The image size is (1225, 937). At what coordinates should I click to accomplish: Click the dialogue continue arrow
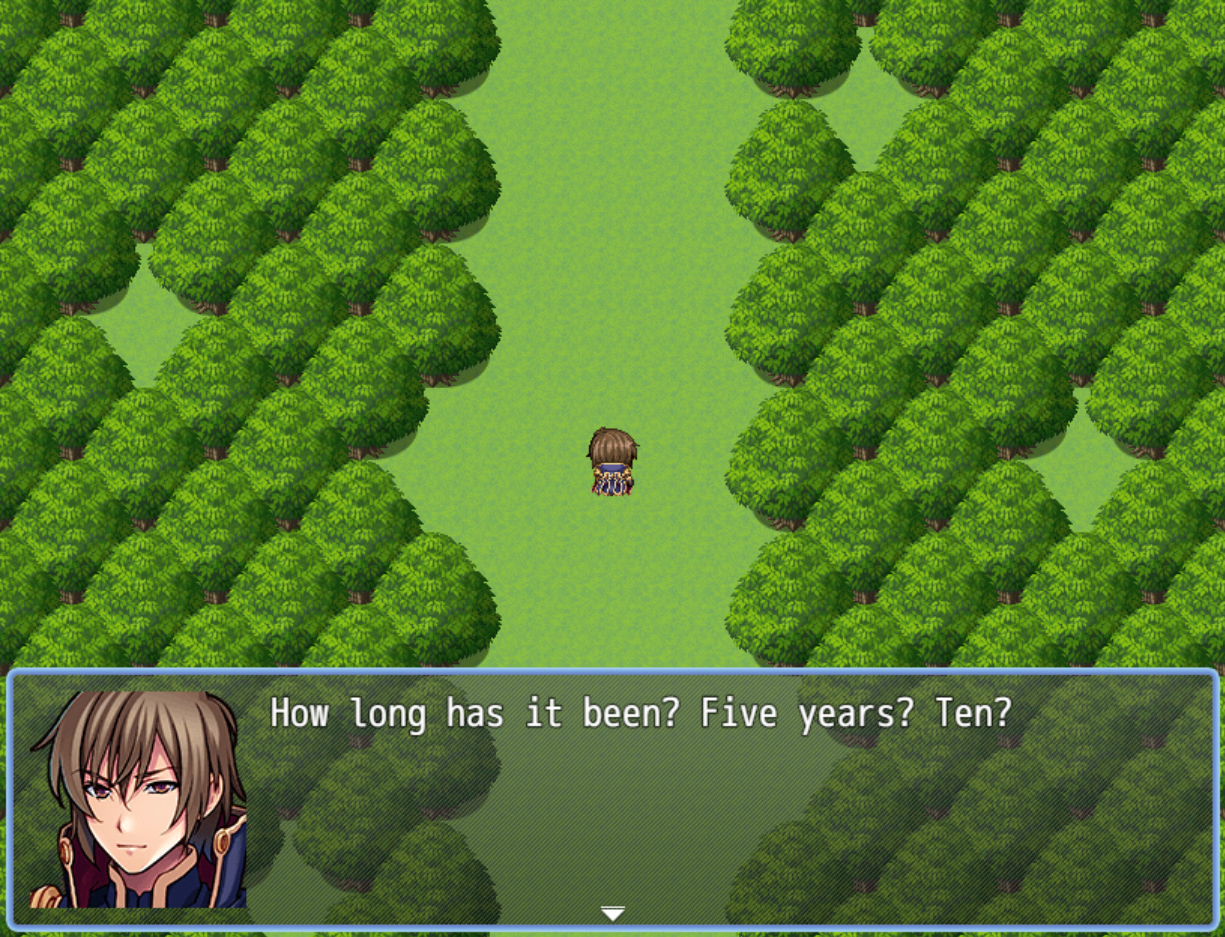[x=612, y=913]
